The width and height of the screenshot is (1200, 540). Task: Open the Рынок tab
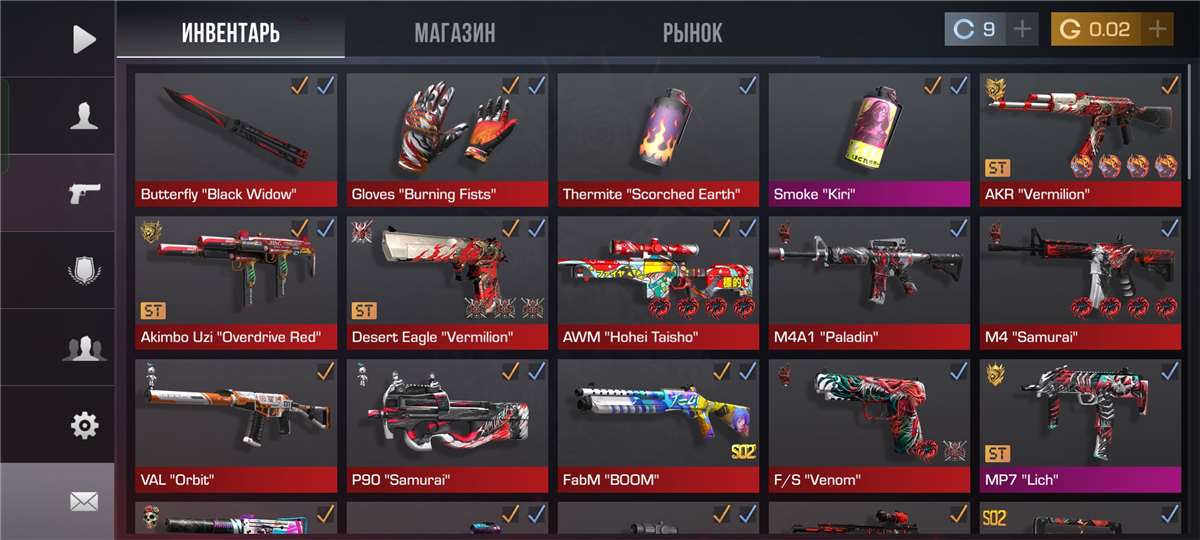(692, 33)
